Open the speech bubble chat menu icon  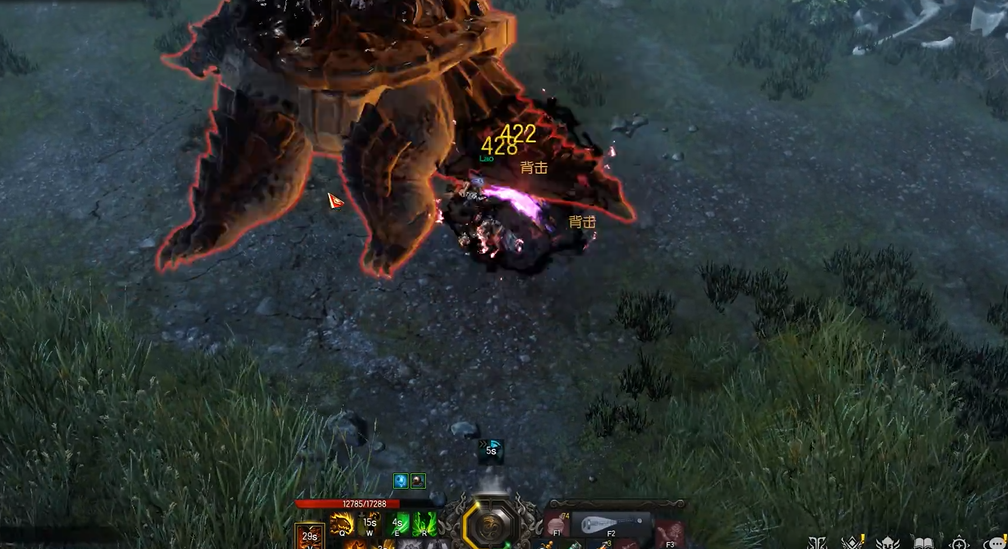pyautogui.click(x=996, y=542)
